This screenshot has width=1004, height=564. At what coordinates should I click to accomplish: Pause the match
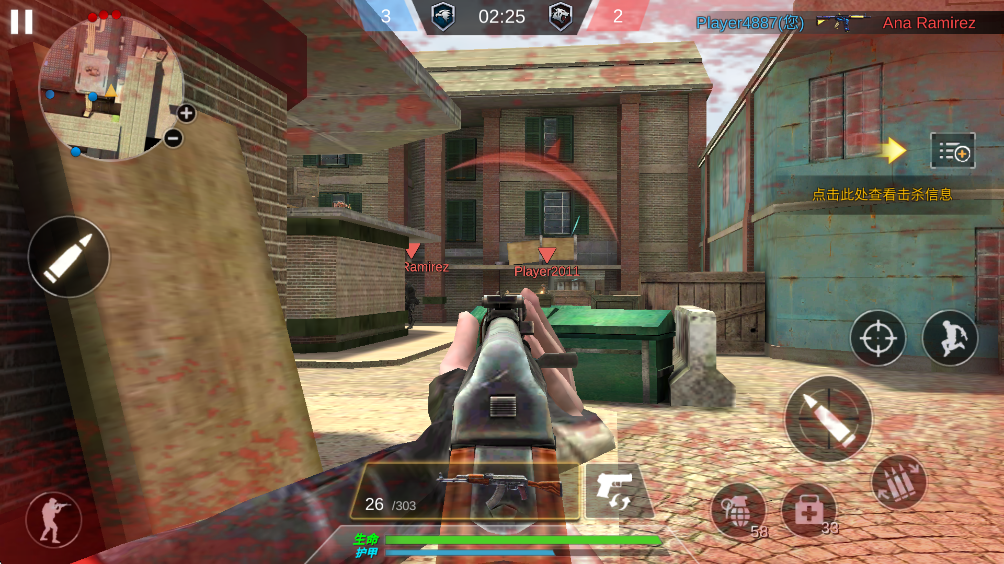point(21,21)
